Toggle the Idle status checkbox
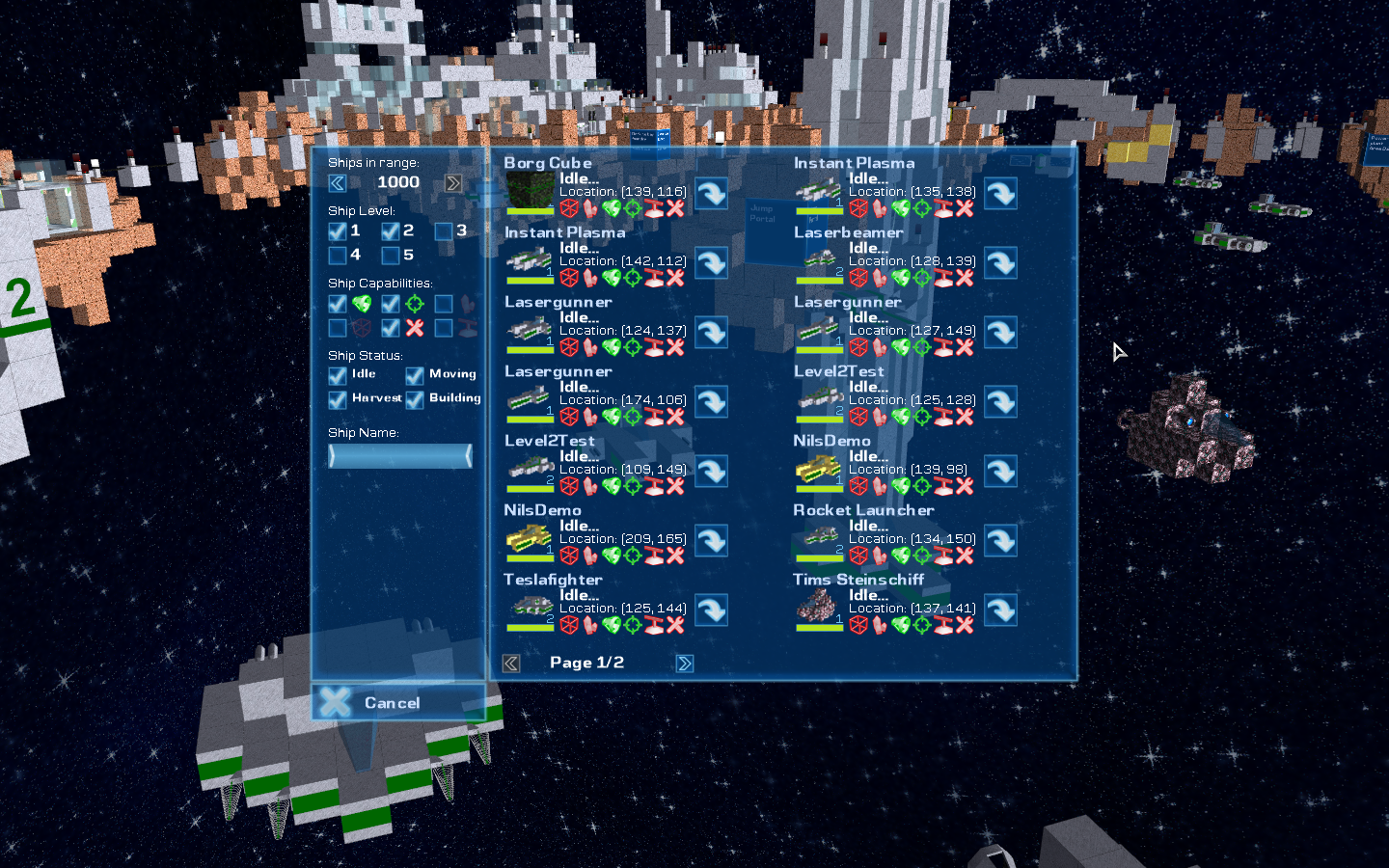Viewport: 1389px width, 868px height. click(x=338, y=375)
